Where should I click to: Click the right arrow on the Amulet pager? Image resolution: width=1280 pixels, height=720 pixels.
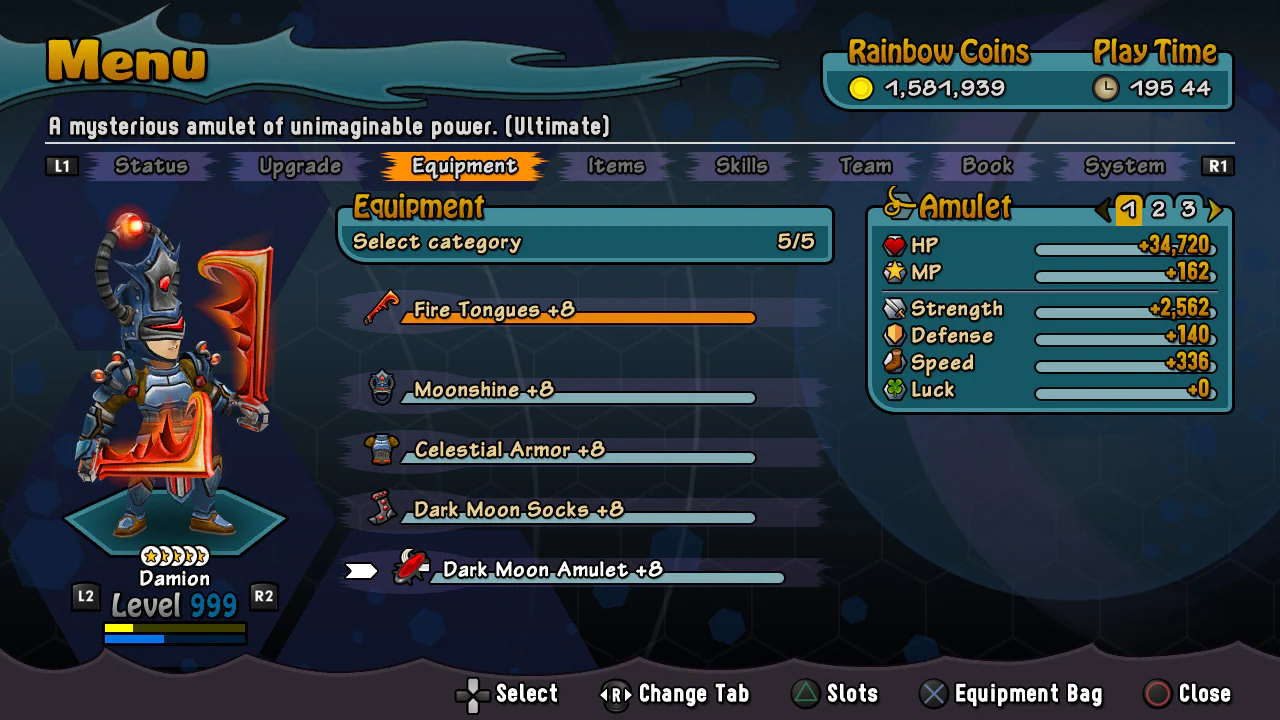[1213, 211]
